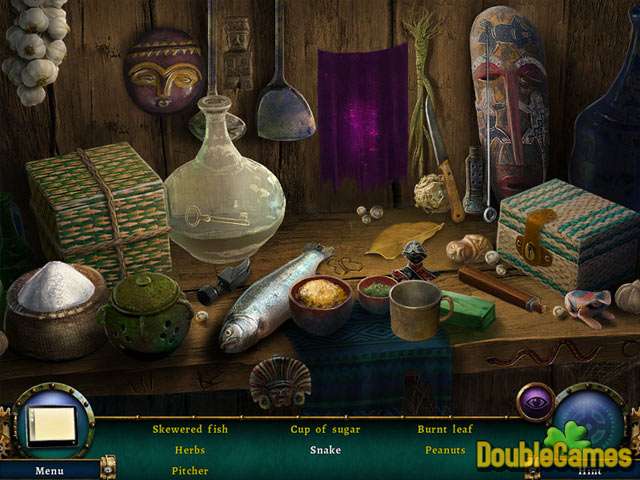The height and width of the screenshot is (480, 640).
Task: Click the 'Herbs' list entry
Action: [190, 450]
